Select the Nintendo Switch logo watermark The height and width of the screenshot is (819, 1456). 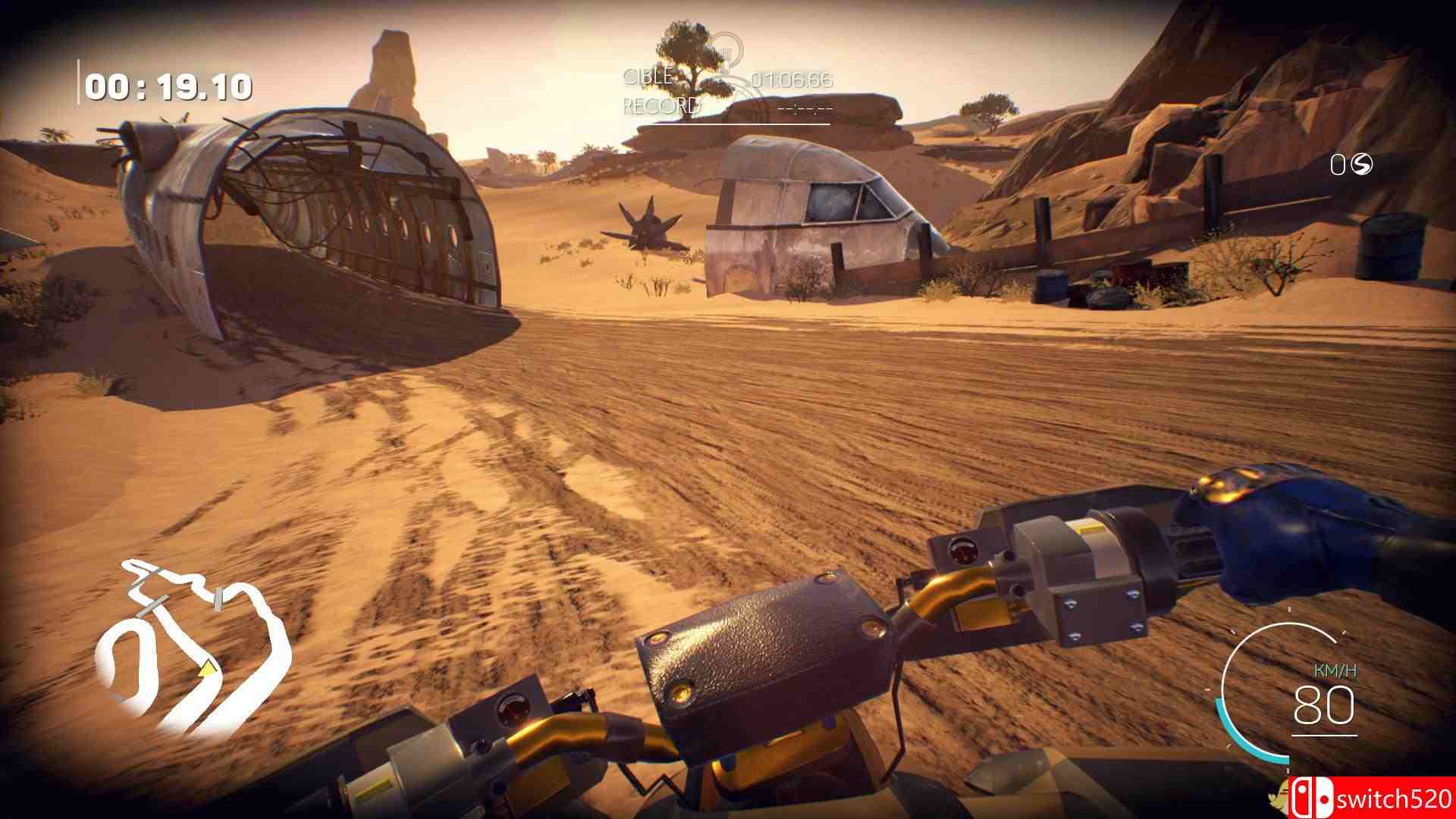coord(1312,798)
